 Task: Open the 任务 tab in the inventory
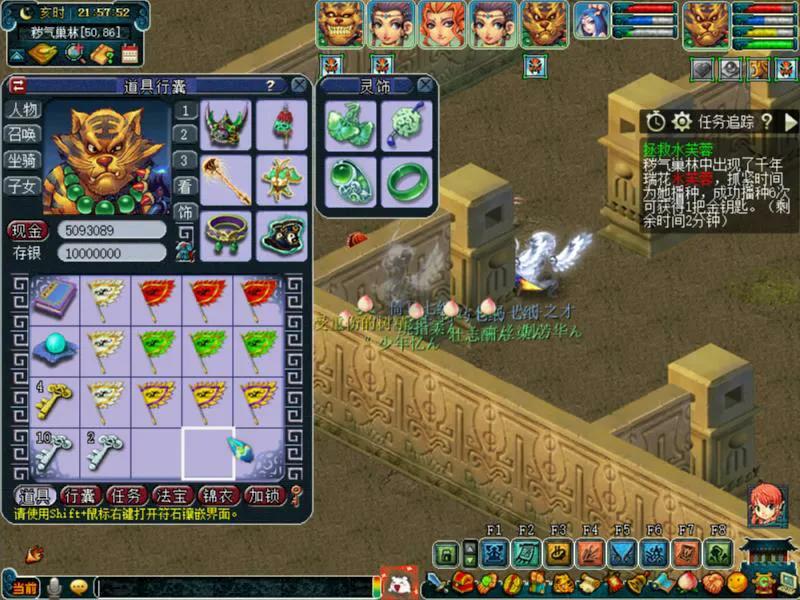[x=126, y=495]
